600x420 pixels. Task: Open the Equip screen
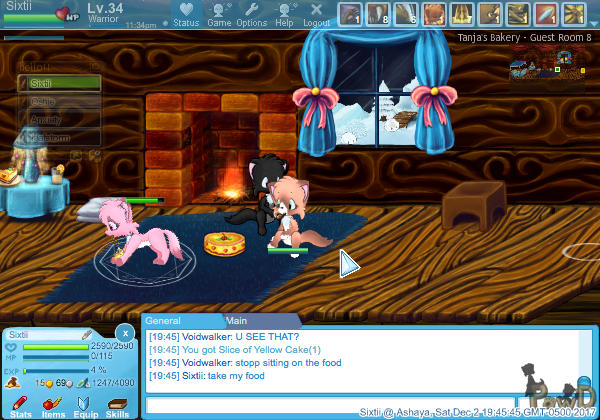pos(85,404)
